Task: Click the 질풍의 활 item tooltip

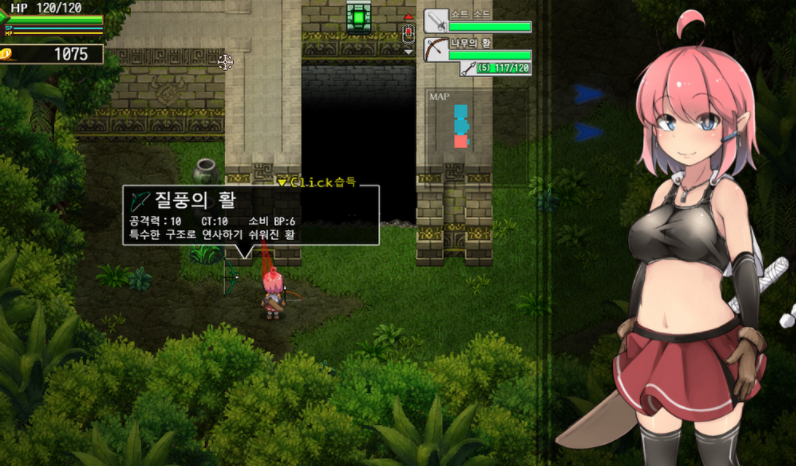Action: tap(250, 215)
